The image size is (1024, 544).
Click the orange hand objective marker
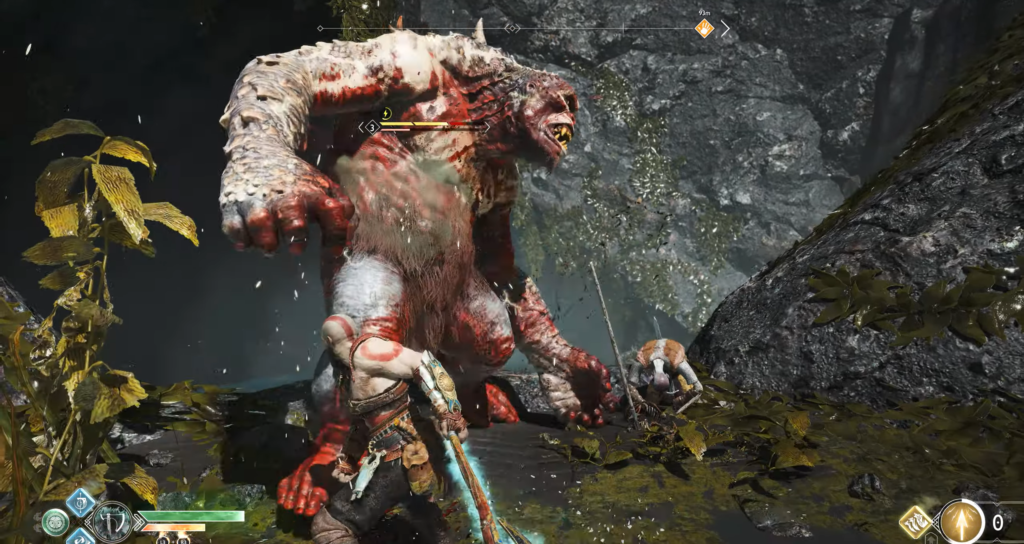705,29
